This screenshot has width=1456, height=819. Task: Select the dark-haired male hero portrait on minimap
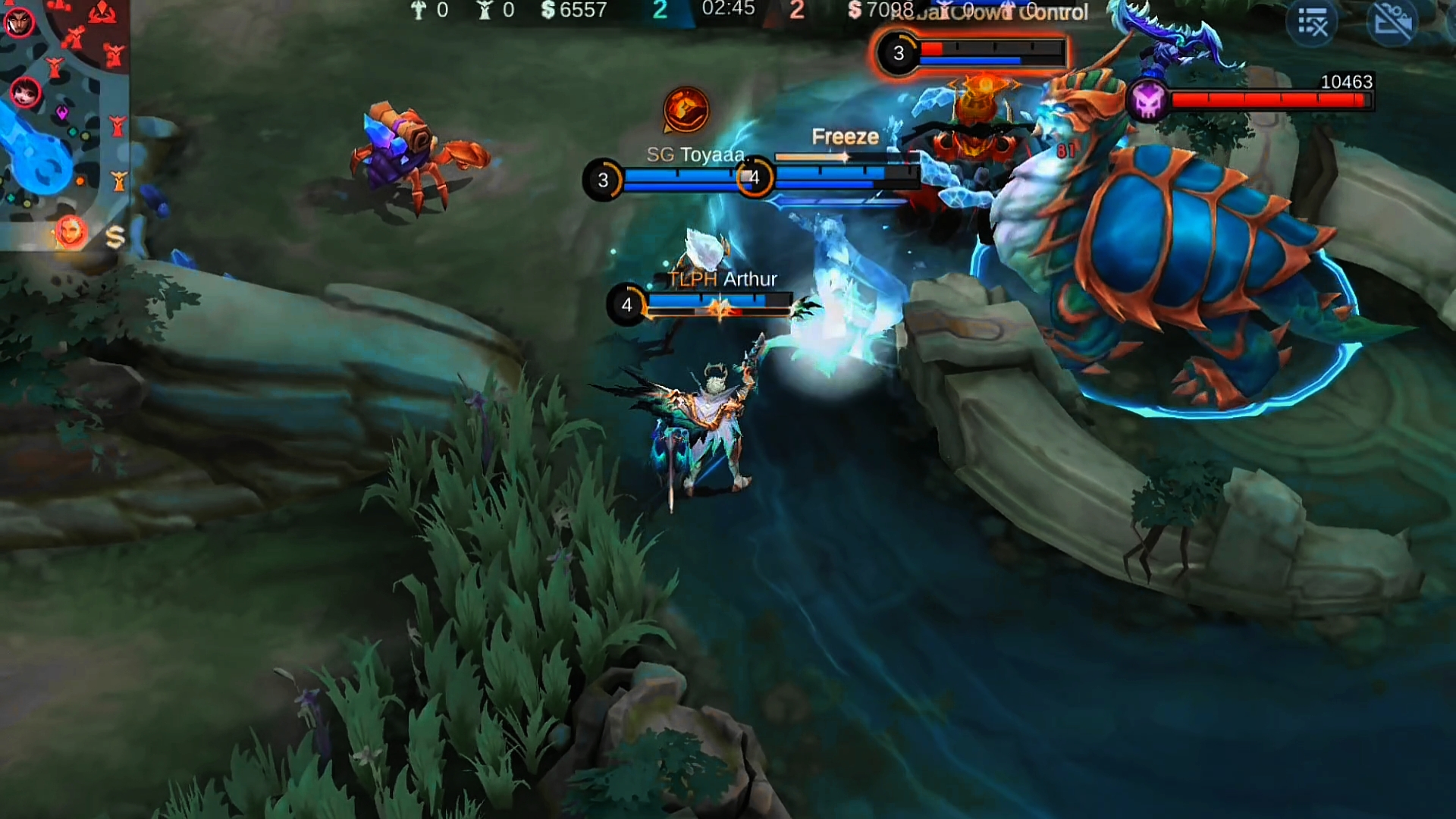(x=18, y=23)
